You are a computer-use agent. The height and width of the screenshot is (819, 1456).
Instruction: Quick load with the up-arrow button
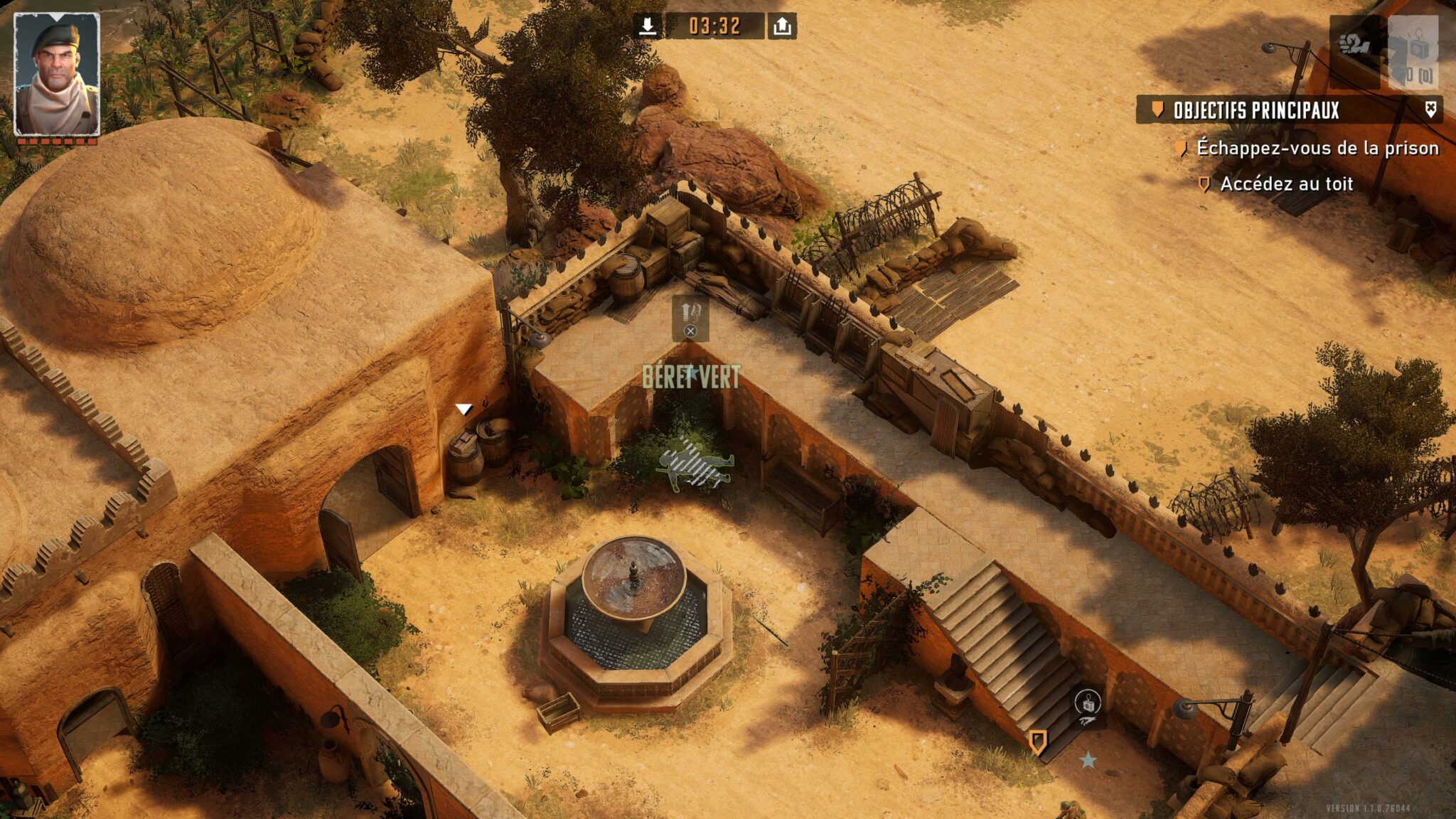(782, 26)
